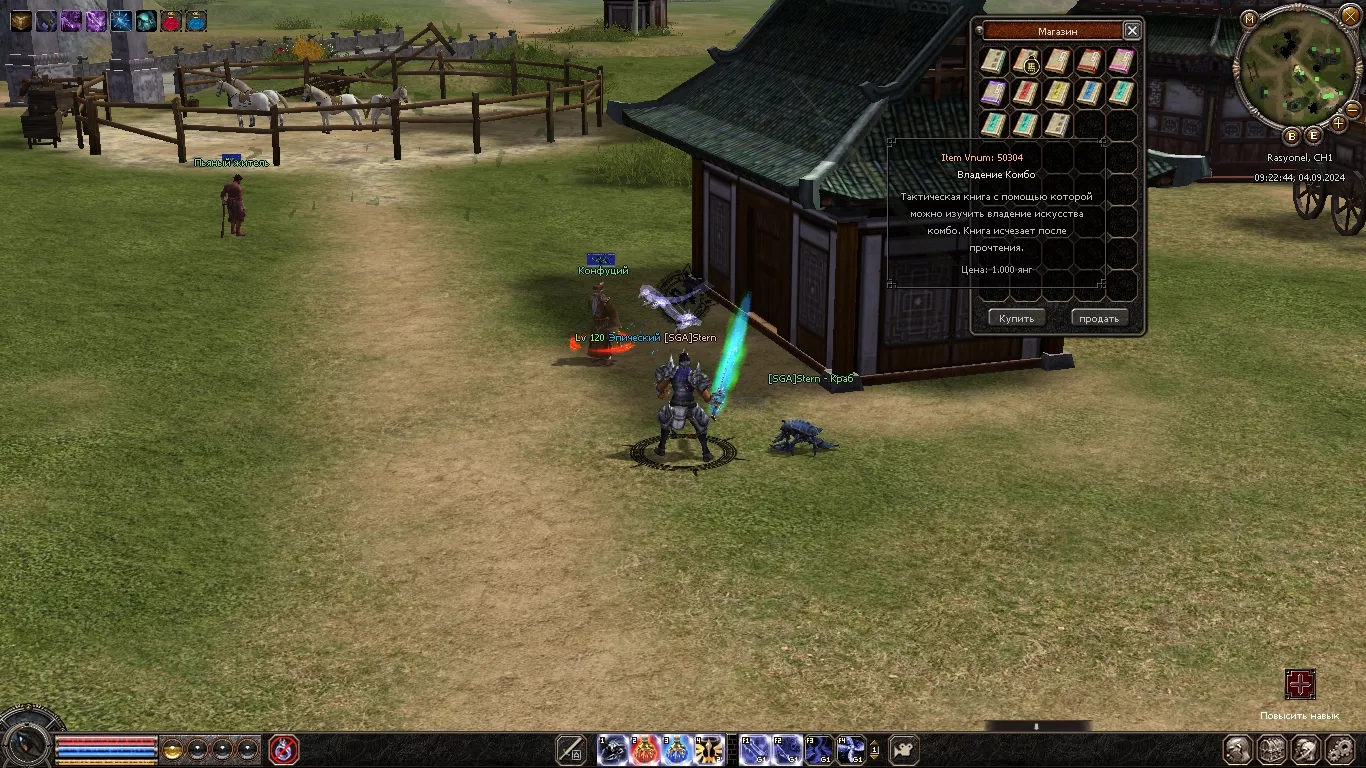Zoom in the minimap with the plus button
Viewport: 1366px width, 768px height.
[x=1339, y=124]
